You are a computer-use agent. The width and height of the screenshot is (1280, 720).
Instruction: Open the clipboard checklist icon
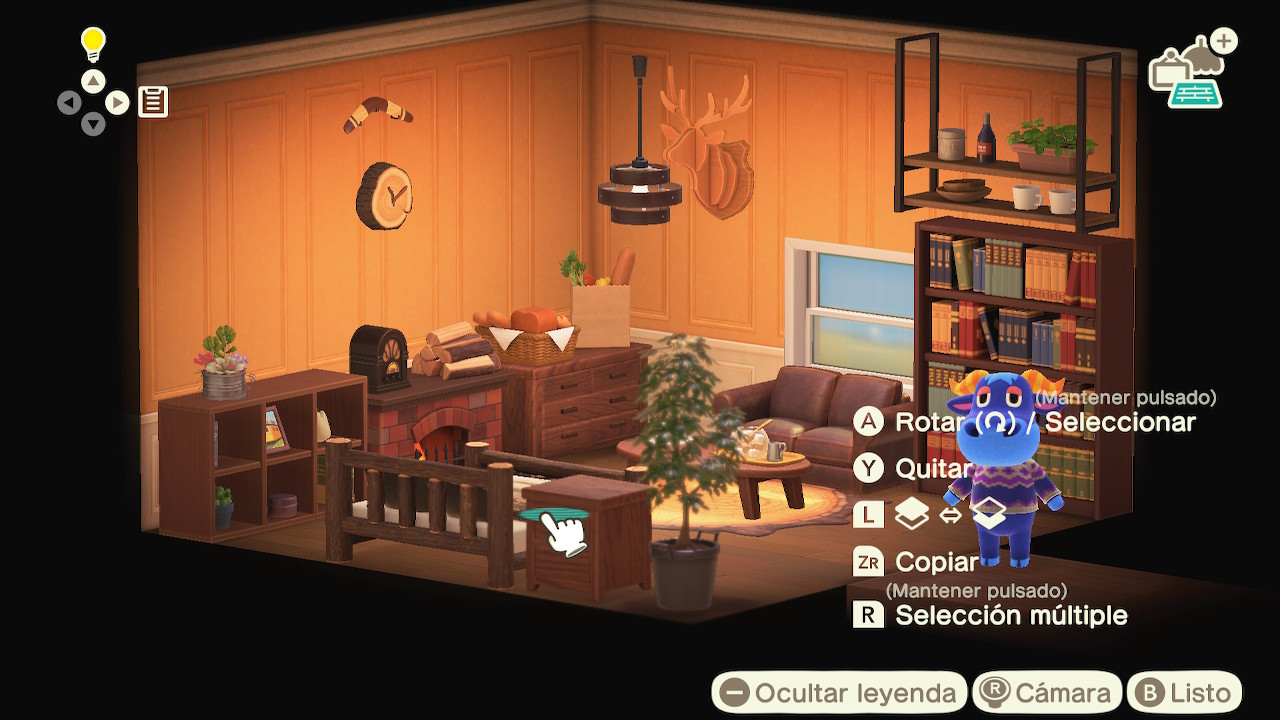coord(153,101)
